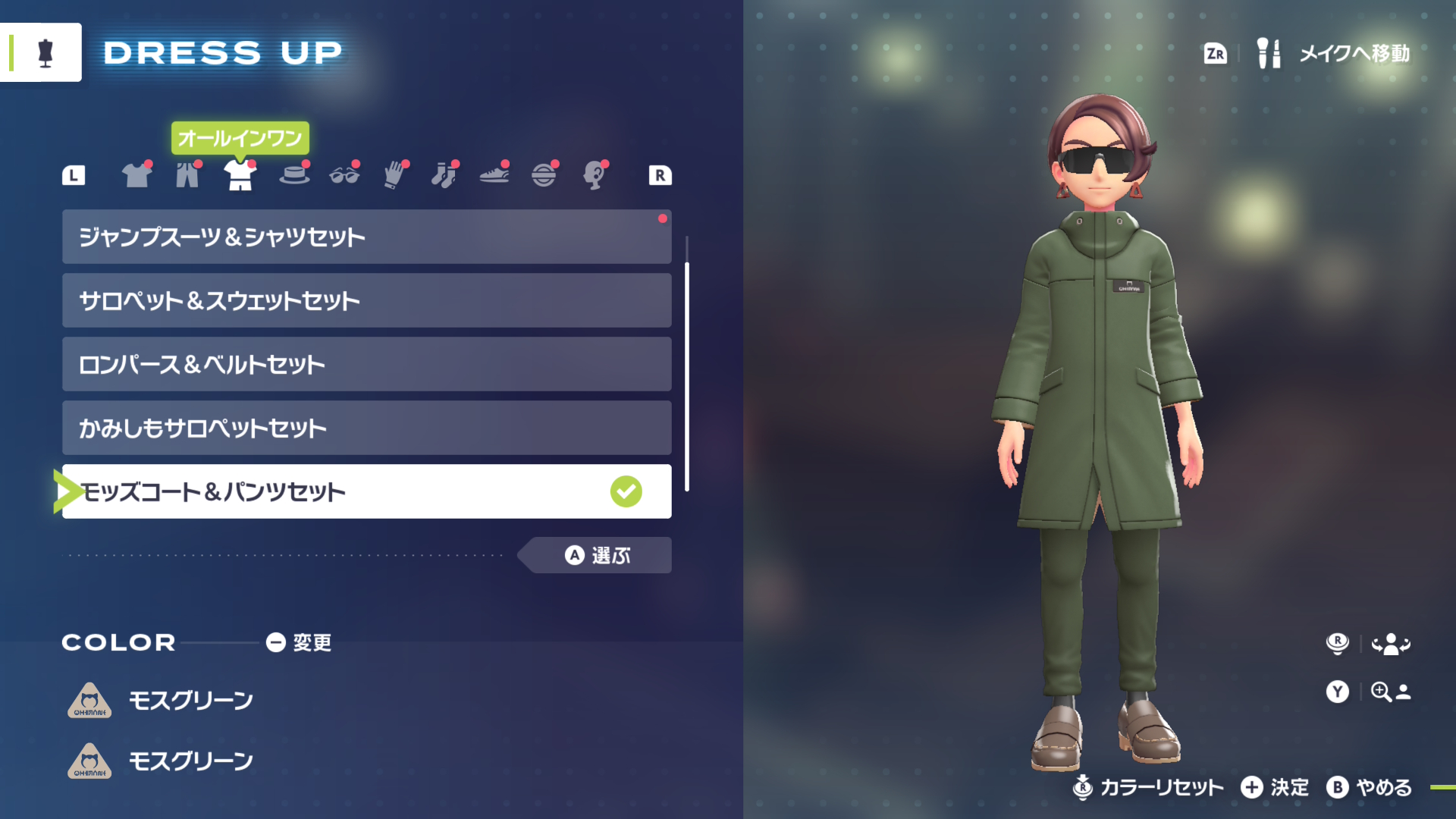1456x819 pixels.
Task: Select ジャンプスーツ＆シャツセット outfit
Action: 366,237
